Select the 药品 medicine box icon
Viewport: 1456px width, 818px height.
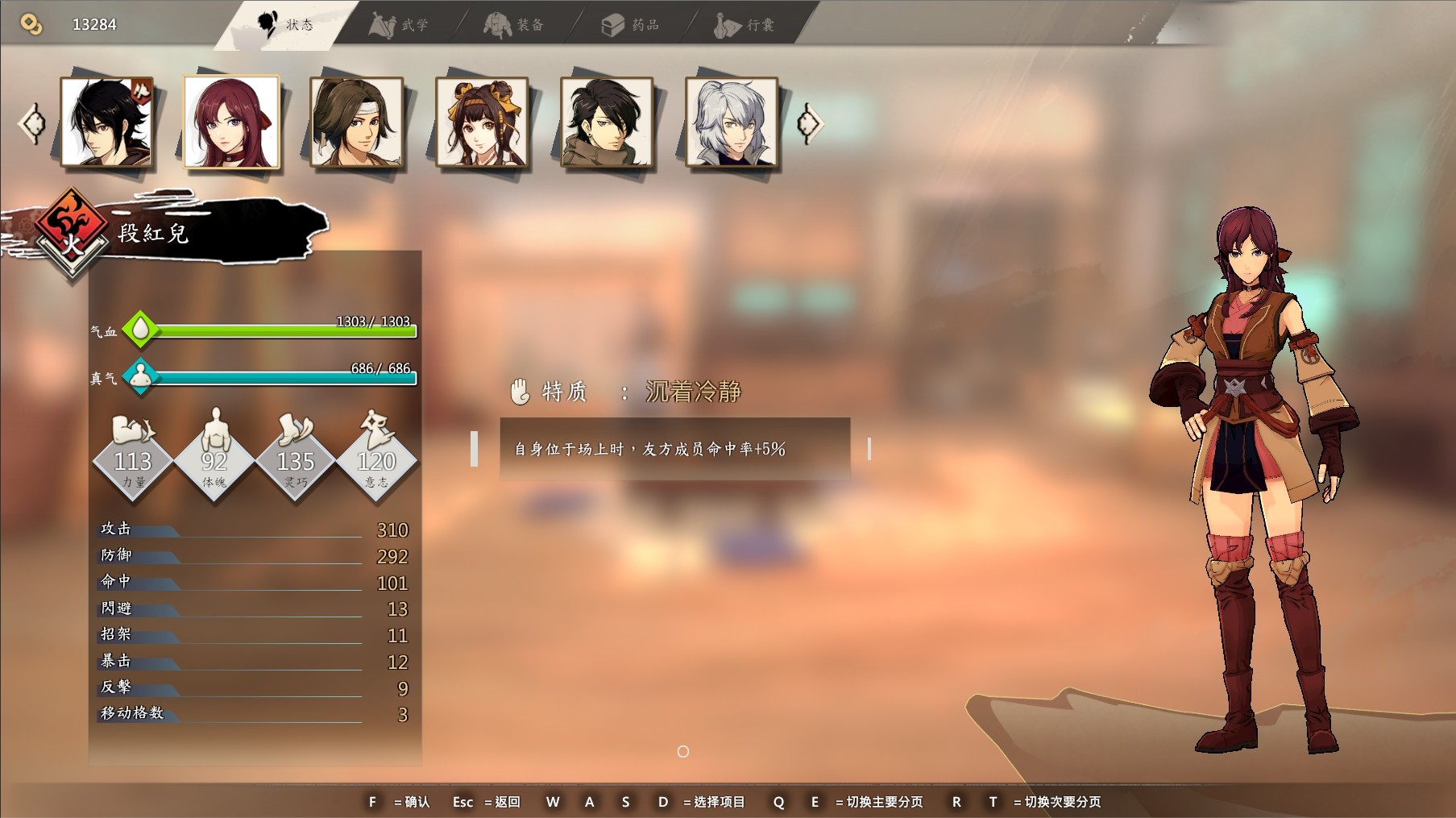coord(614,23)
